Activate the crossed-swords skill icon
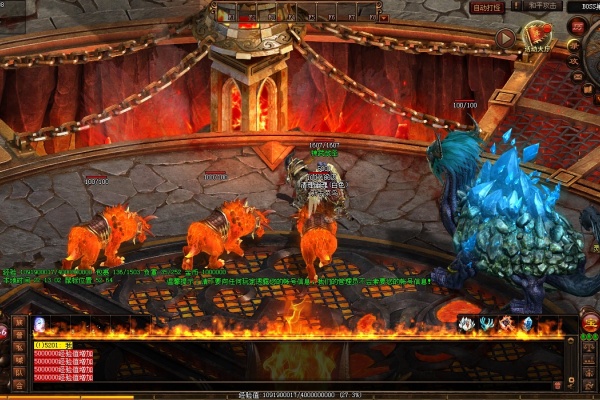Image resolution: width=600 pixels, height=400 pixels. (x=506, y=323)
